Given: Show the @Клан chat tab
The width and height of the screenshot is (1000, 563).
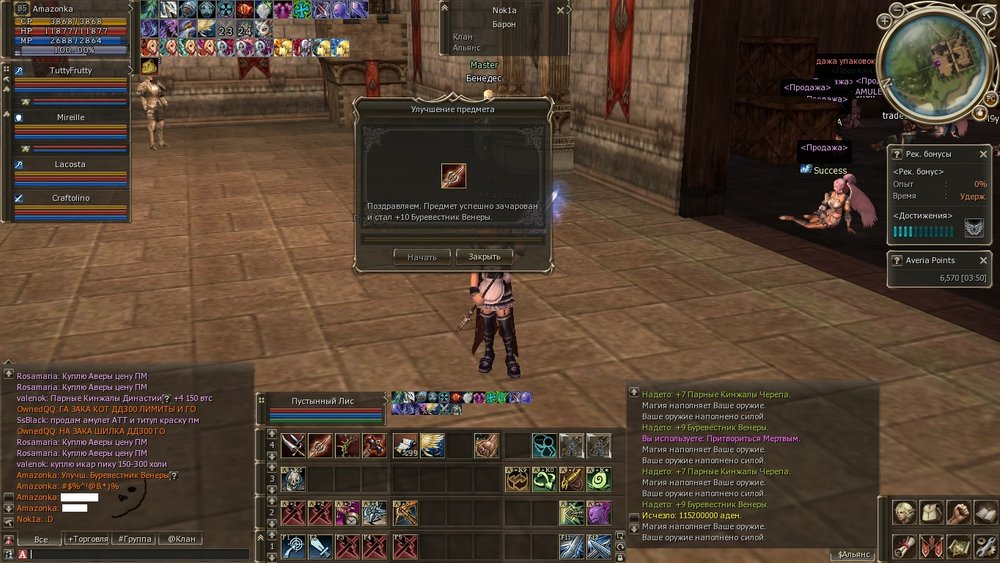Looking at the screenshot, I should click(181, 539).
